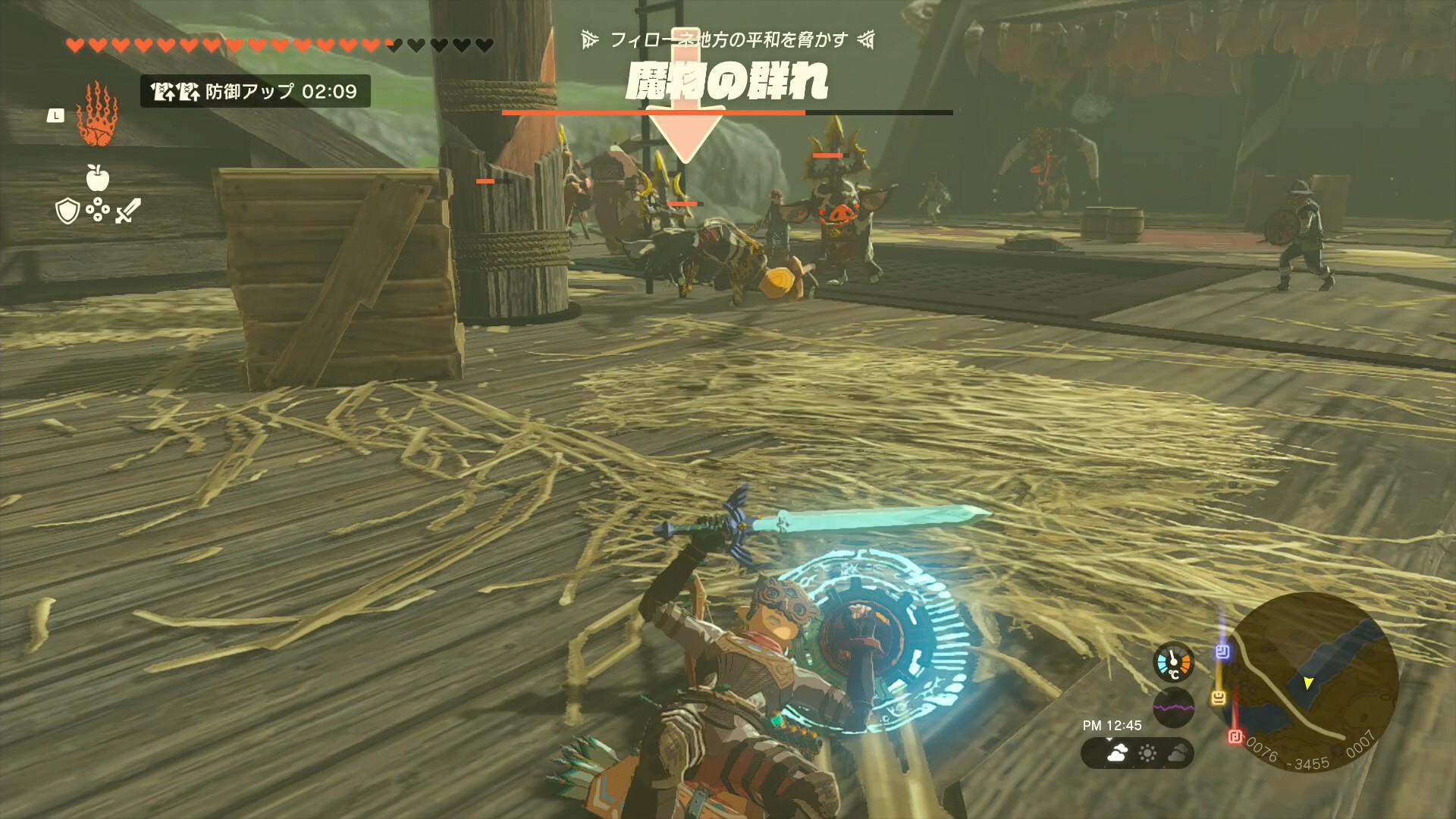
Task: View the weather forecast panel
Action: 1137,753
